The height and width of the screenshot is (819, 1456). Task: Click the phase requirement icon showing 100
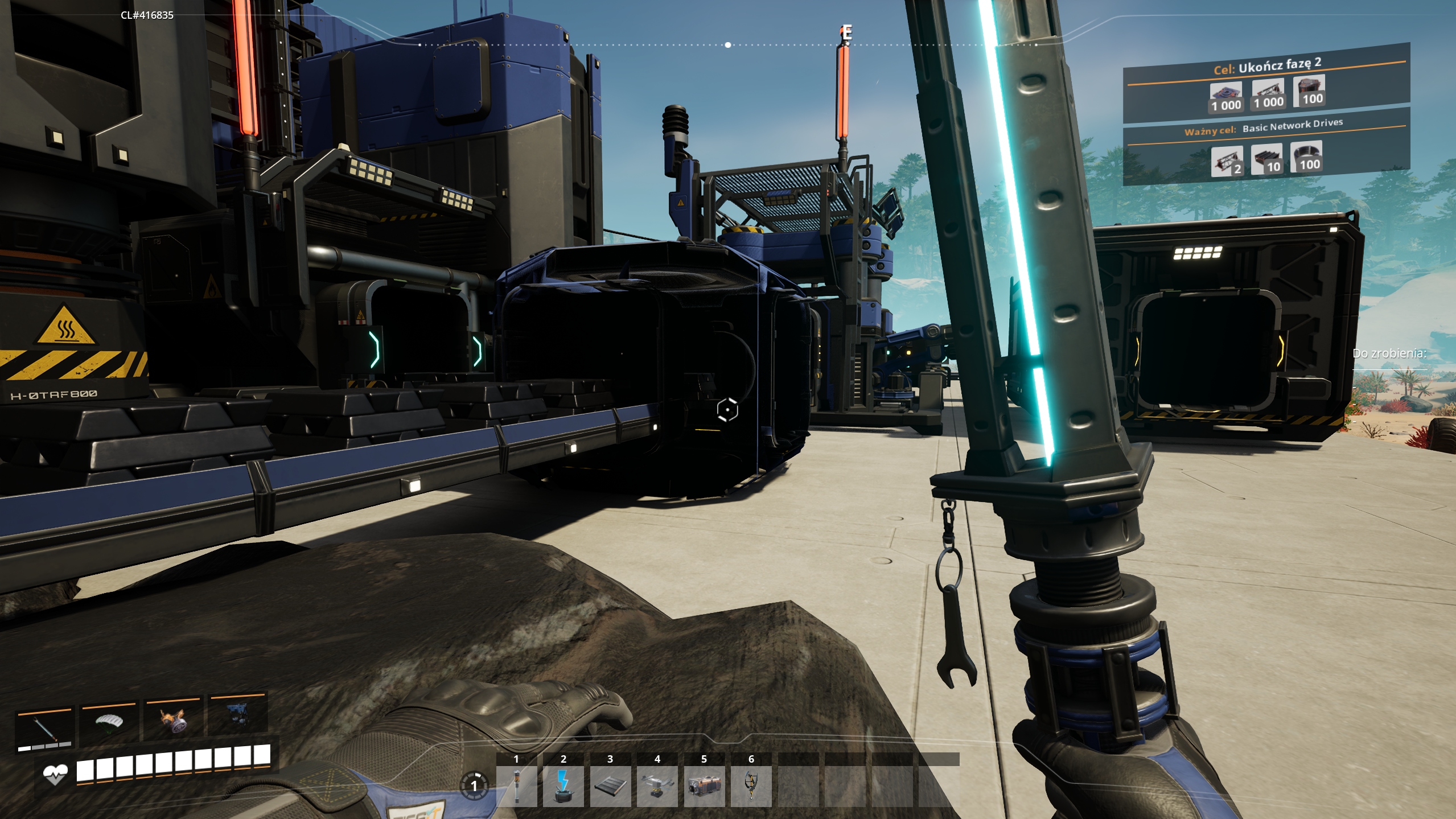click(1309, 91)
